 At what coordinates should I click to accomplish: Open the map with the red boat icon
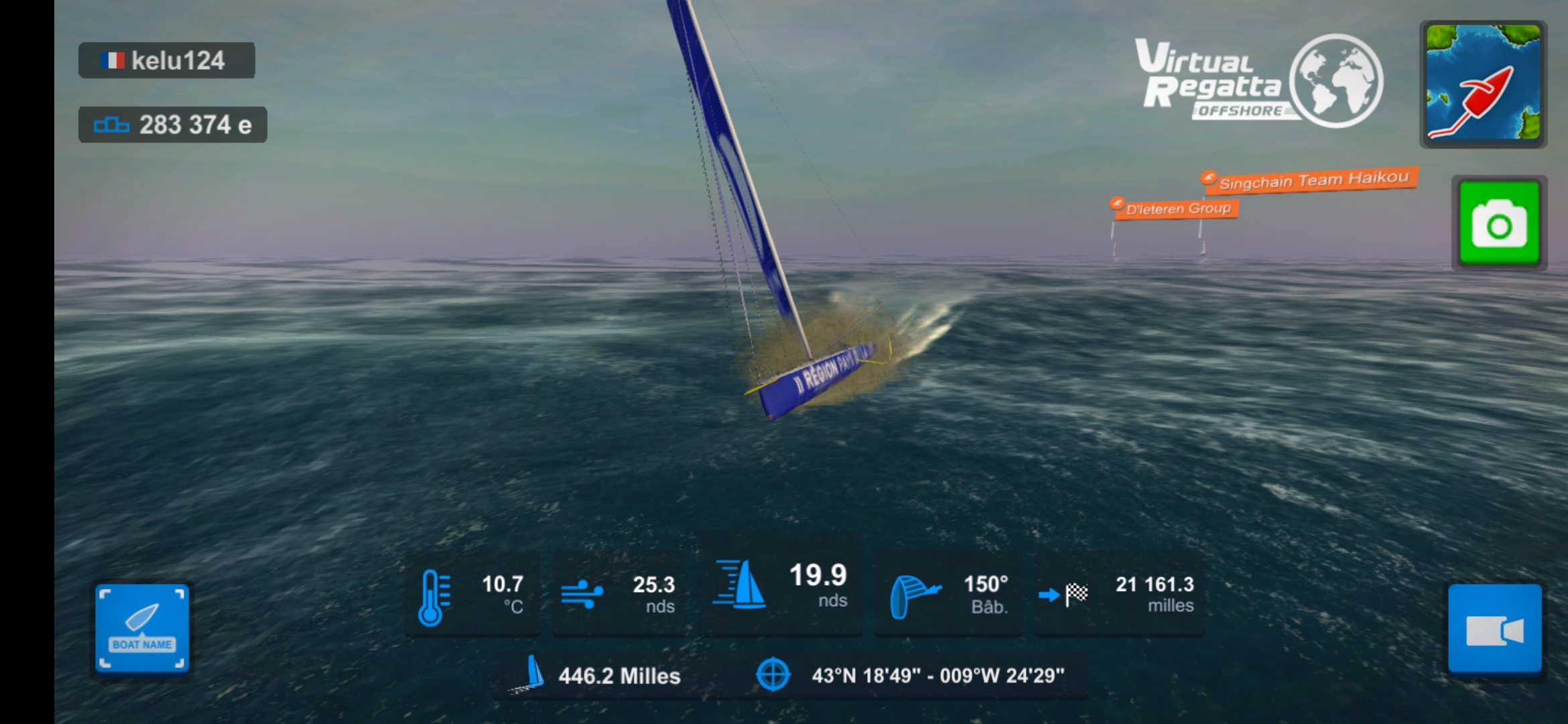1483,83
